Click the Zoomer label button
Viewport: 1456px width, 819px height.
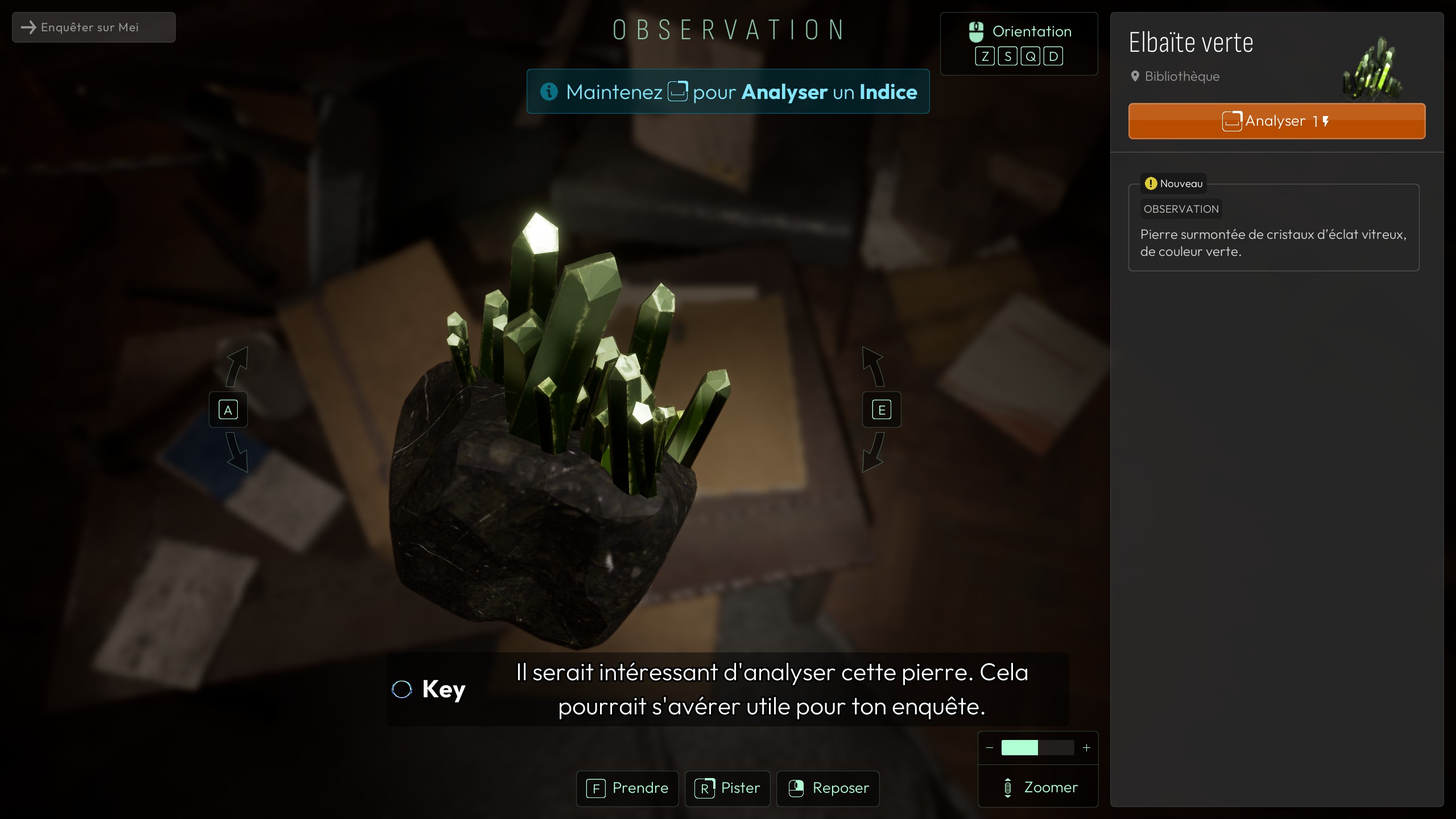click(1039, 787)
